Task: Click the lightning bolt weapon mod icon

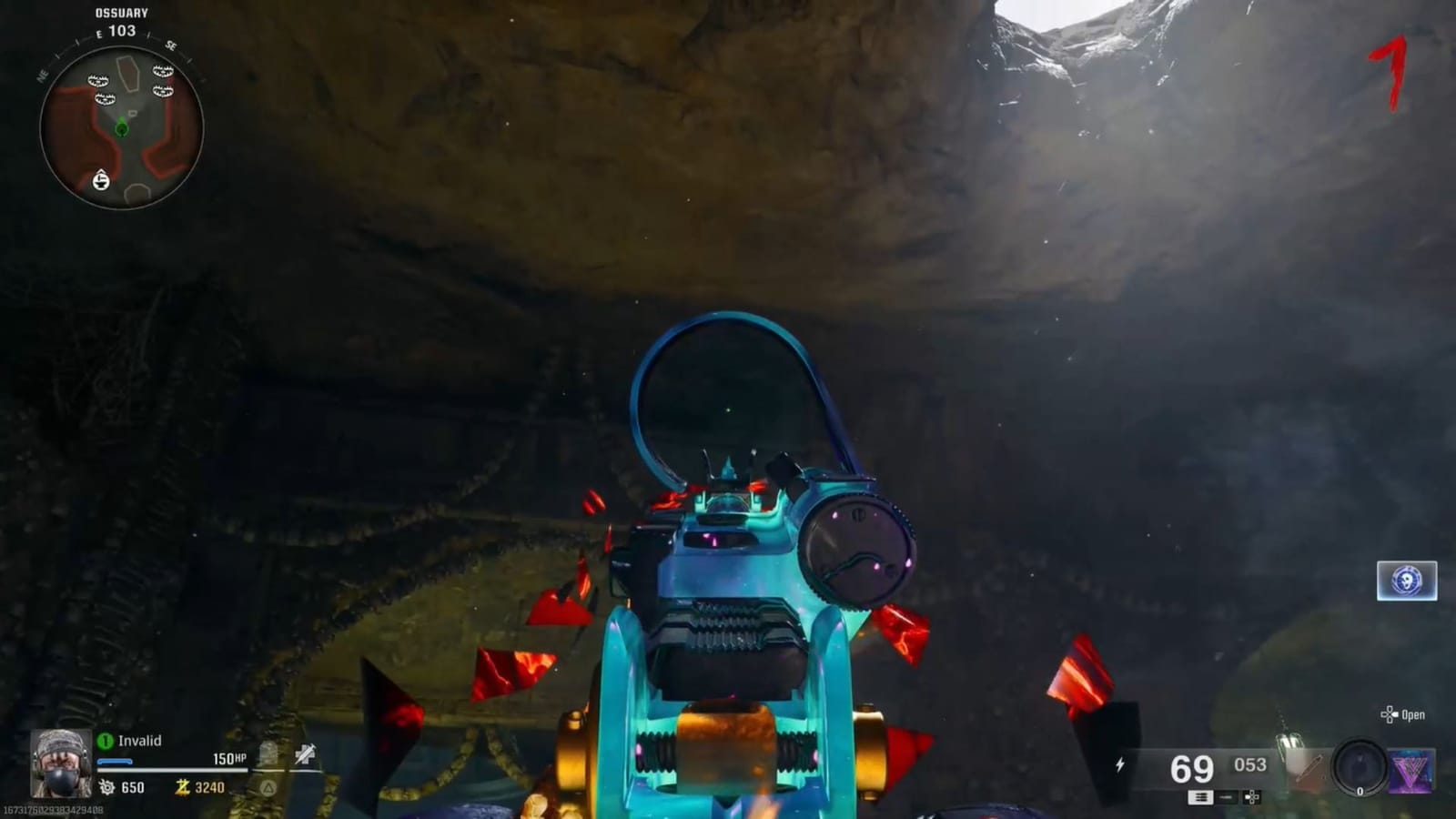Action: coord(1121,763)
